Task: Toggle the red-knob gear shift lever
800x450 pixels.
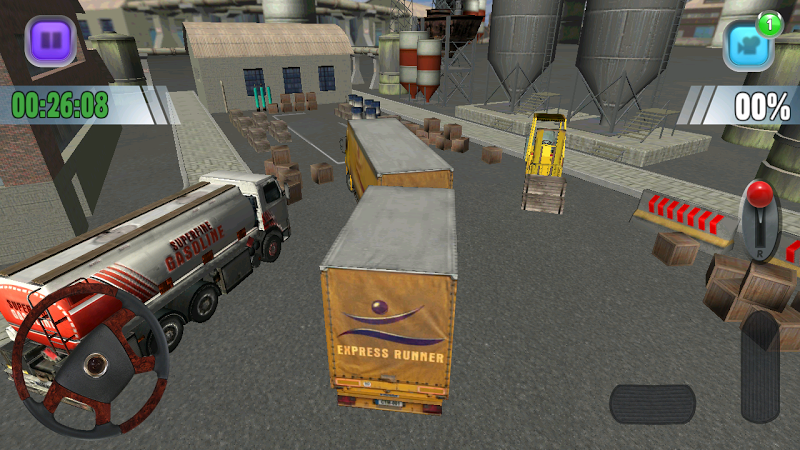Action: [762, 222]
